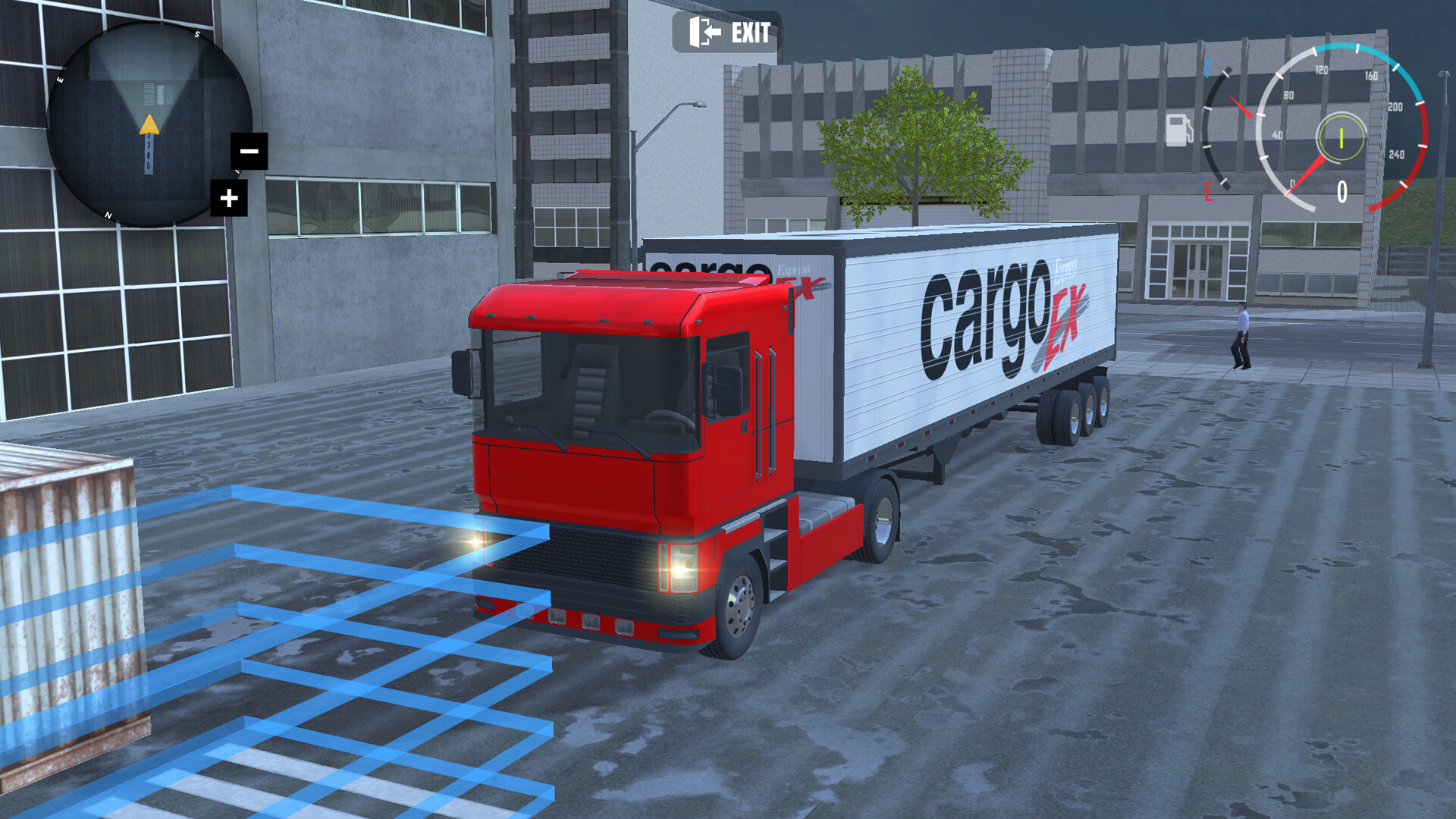Screen dimensions: 1456x819
Task: Click the fuel pump icon on the gauge
Action: pos(1179,130)
